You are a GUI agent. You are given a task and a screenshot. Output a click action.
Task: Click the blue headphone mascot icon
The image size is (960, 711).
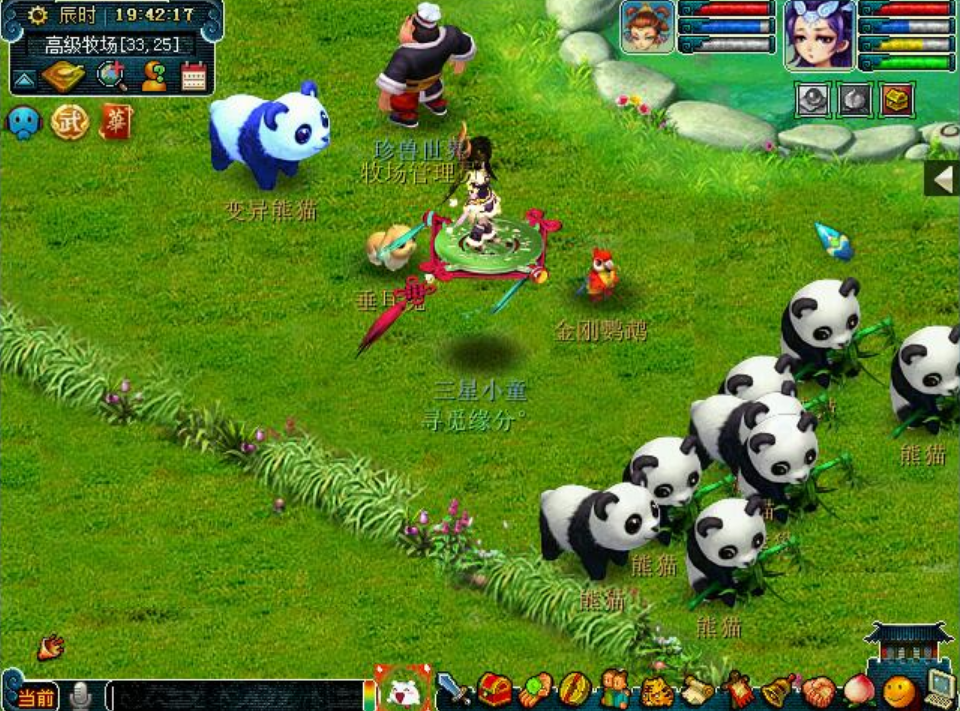23,122
